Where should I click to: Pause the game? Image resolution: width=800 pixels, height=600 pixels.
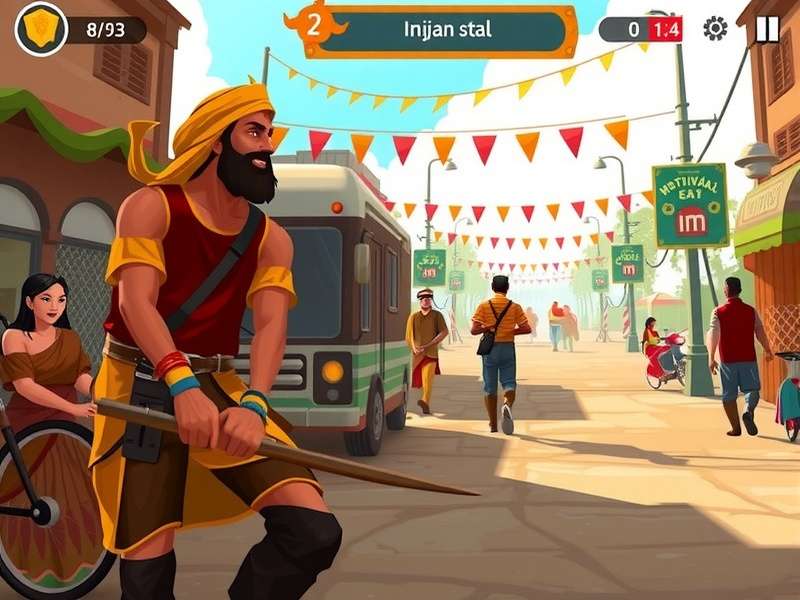pyautogui.click(x=767, y=28)
